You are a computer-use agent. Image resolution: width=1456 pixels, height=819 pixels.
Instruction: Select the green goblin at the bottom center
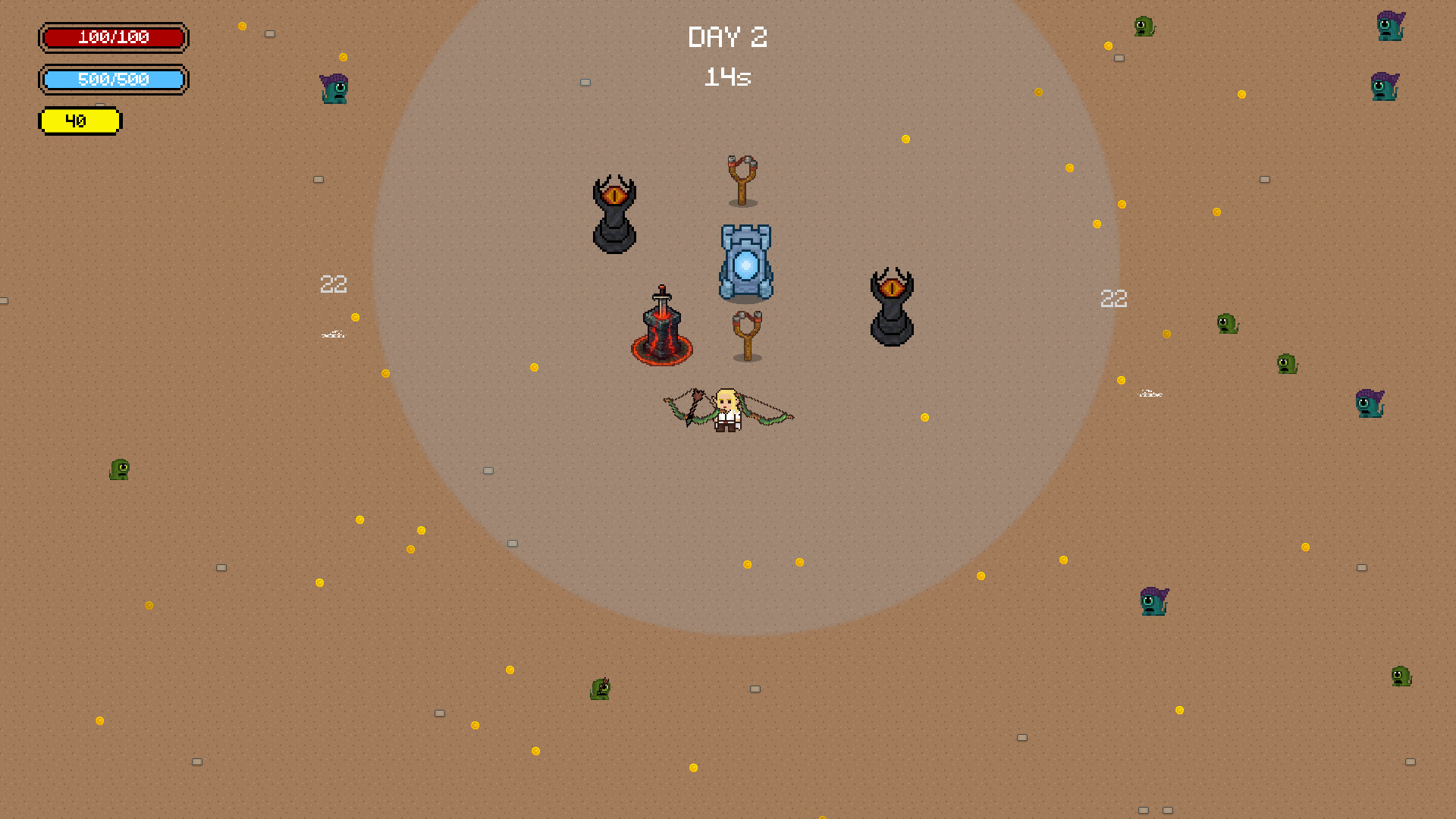[x=599, y=689]
